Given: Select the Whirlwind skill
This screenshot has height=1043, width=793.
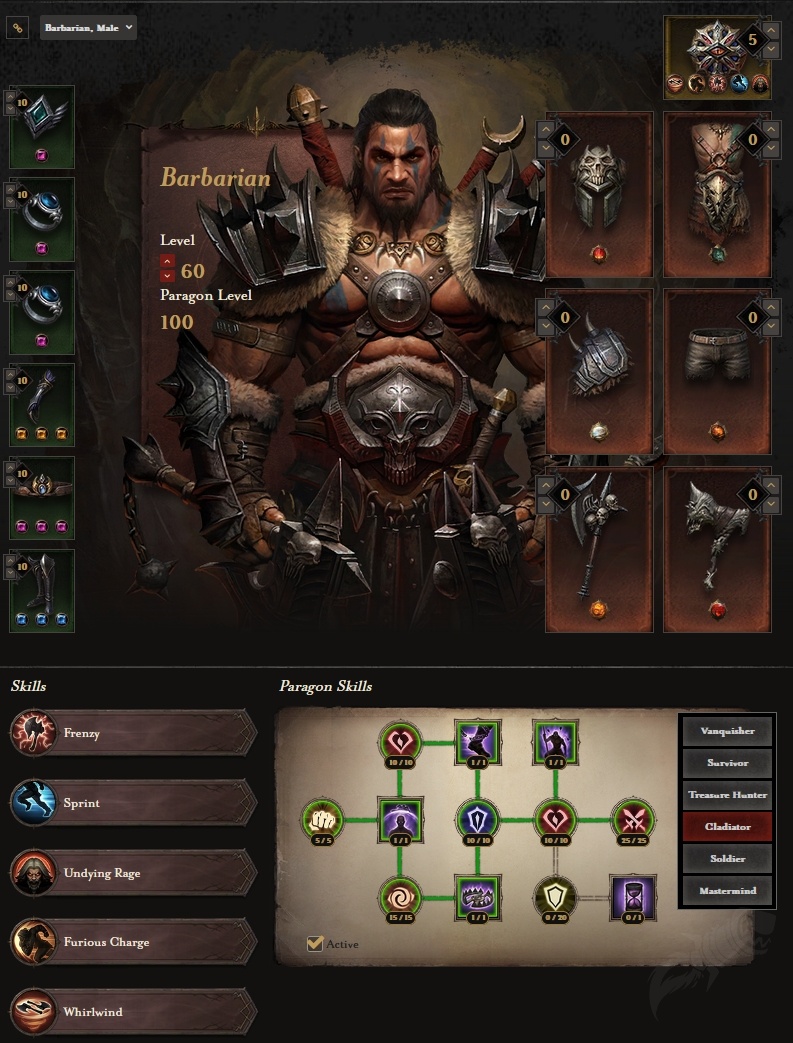Looking at the screenshot, I should 132,1012.
